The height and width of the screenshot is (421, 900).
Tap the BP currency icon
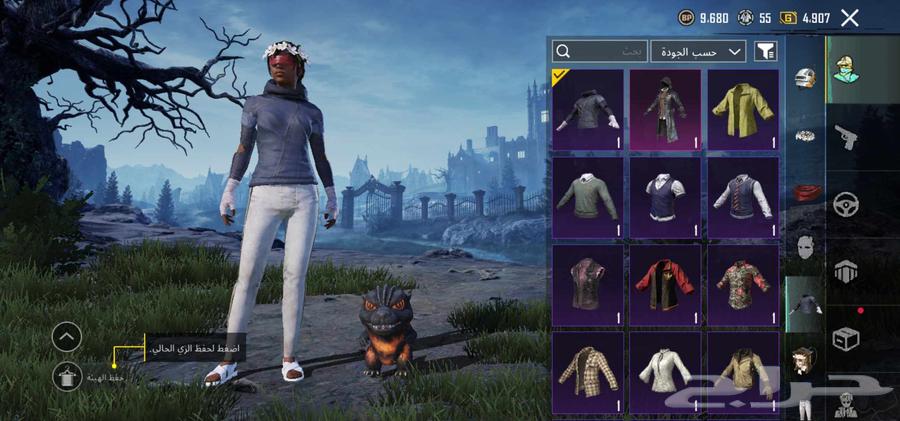686,17
